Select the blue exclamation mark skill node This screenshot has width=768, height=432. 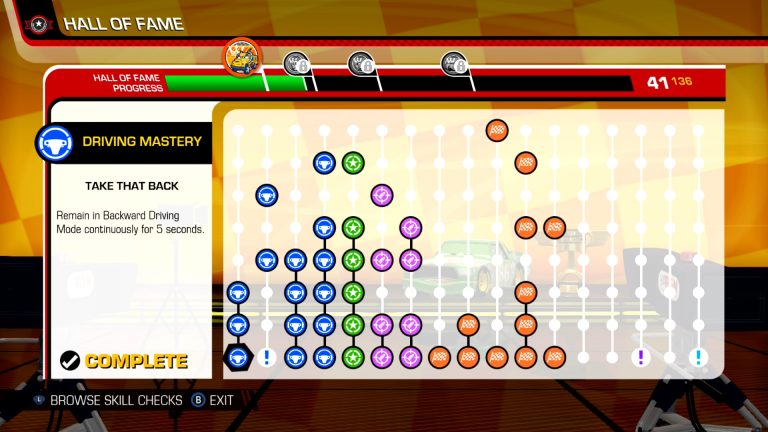pyautogui.click(x=267, y=357)
